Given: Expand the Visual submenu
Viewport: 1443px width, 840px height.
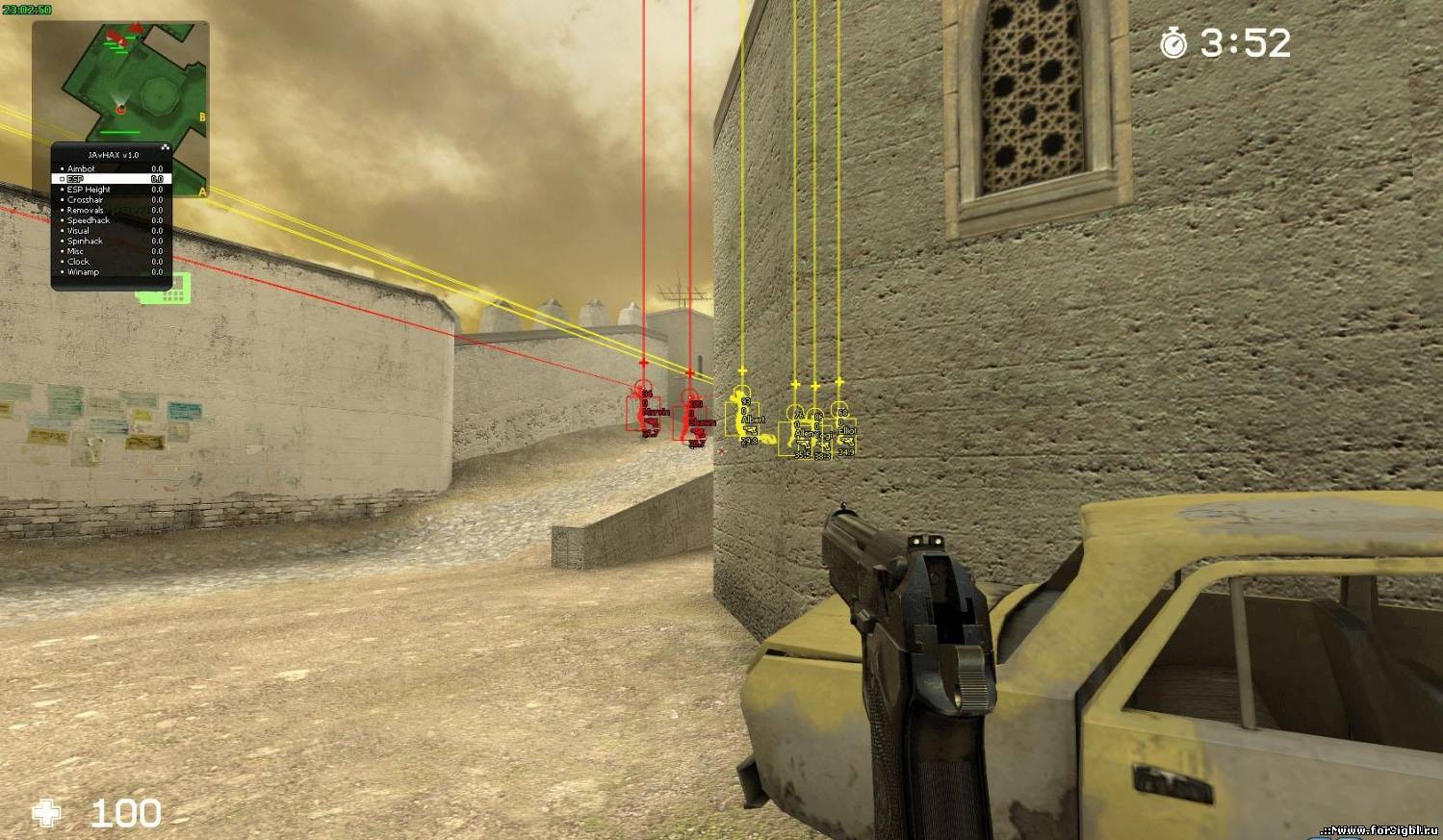Looking at the screenshot, I should point(78,230).
